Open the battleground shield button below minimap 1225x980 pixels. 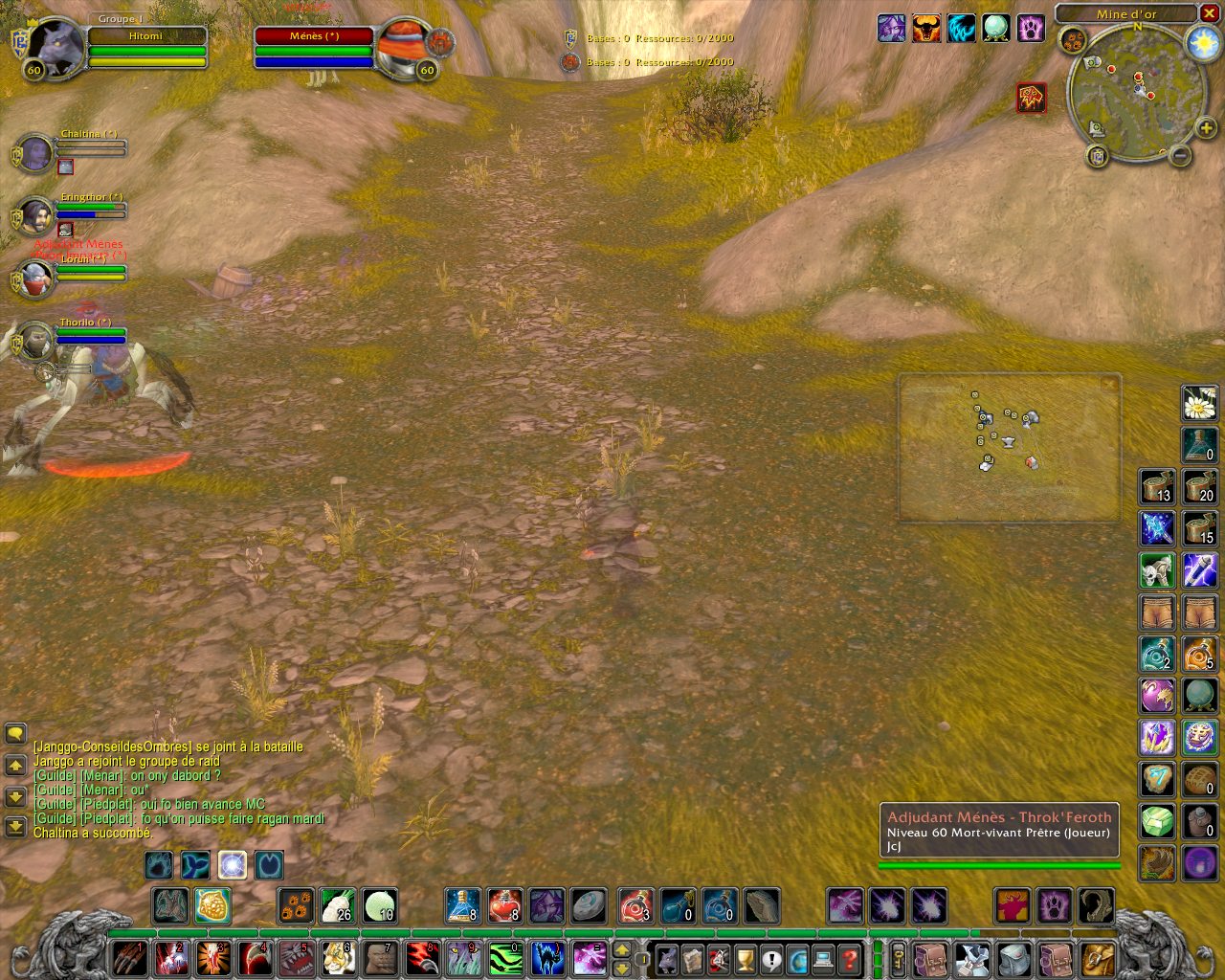click(x=1098, y=155)
